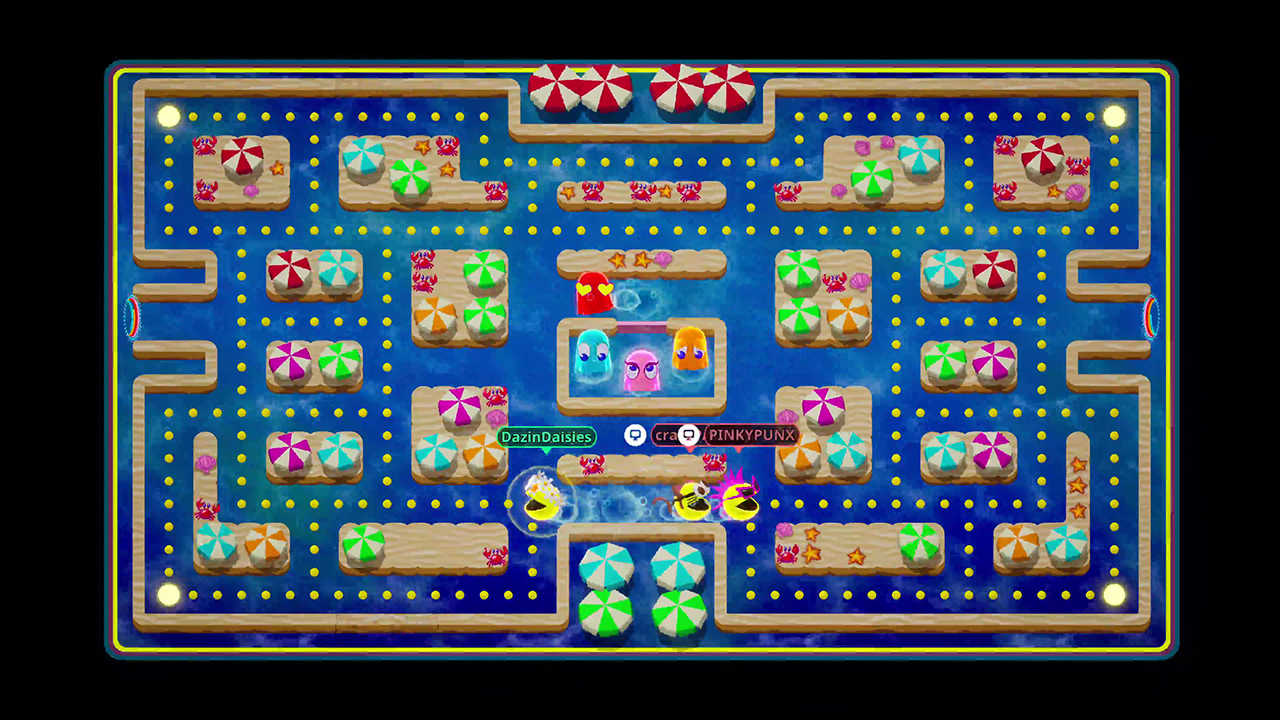Click the power pellet in the bottom-right corner
Image resolution: width=1280 pixels, height=720 pixels.
(1114, 595)
